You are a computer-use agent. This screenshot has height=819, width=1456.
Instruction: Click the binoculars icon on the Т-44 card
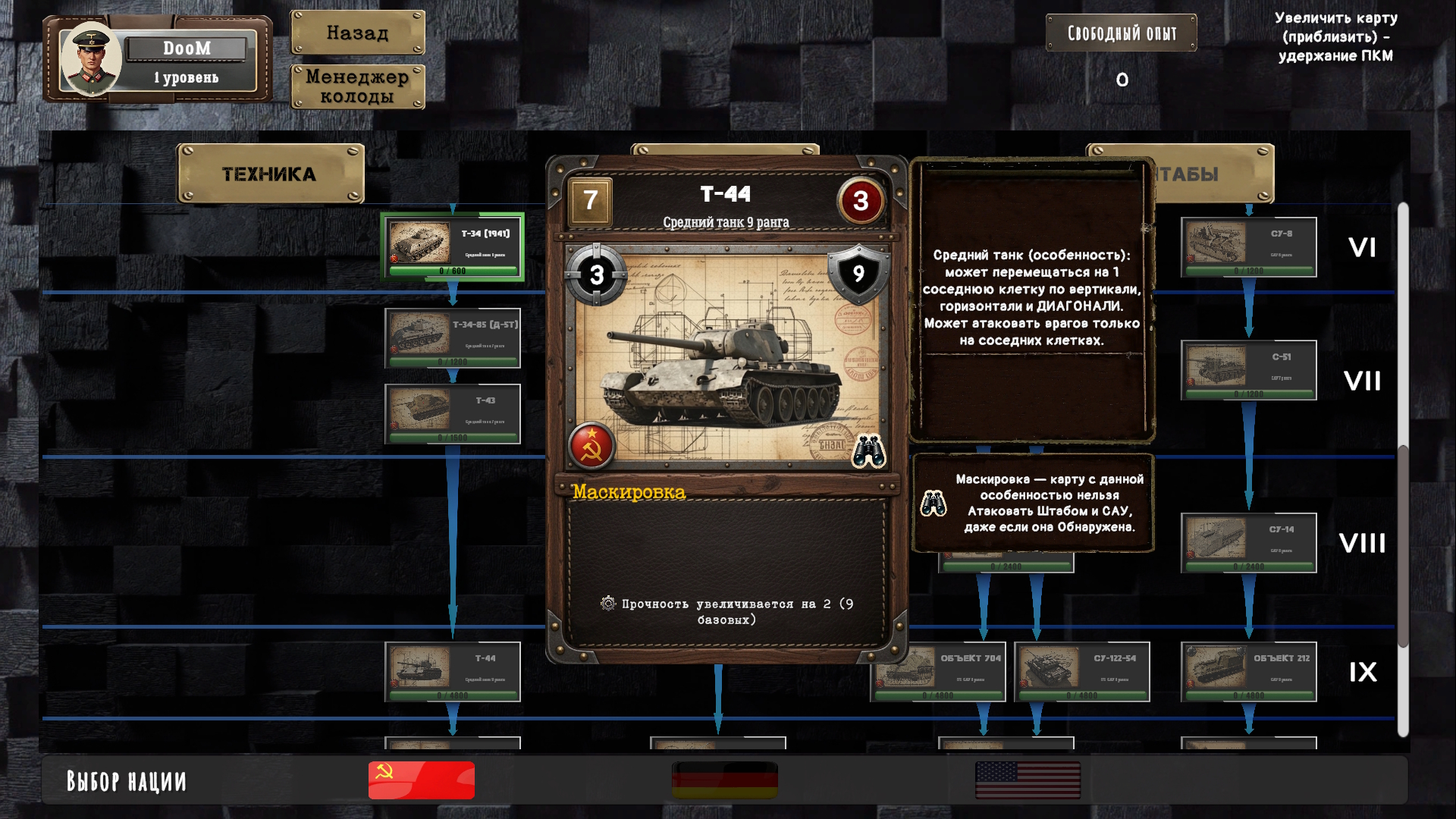pyautogui.click(x=868, y=451)
